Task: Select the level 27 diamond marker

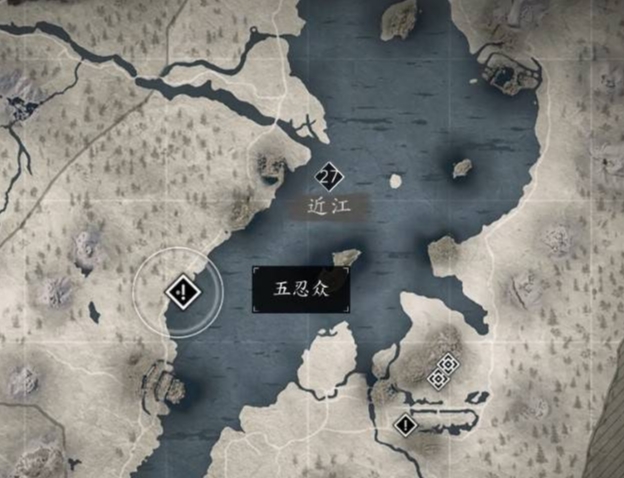Action: coord(328,178)
